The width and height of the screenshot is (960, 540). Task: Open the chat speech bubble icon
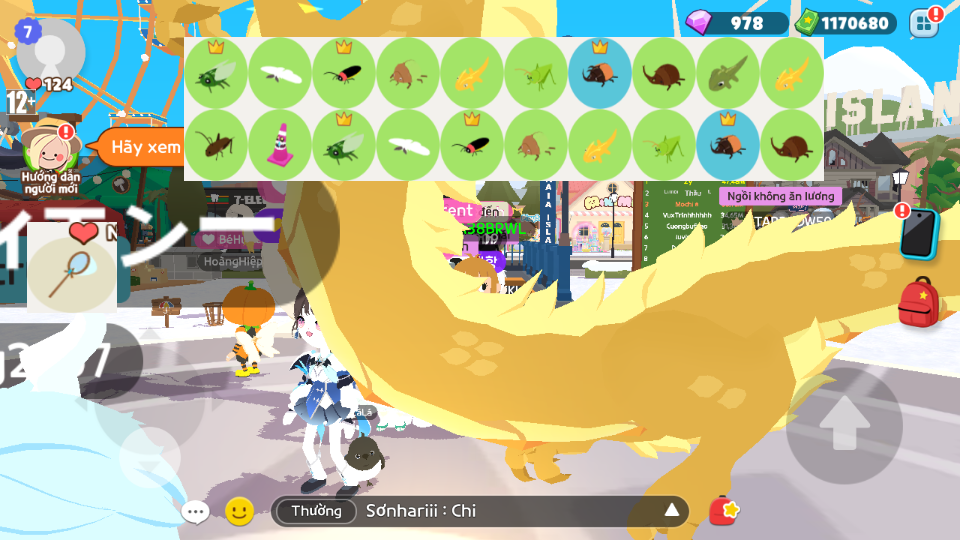point(195,512)
